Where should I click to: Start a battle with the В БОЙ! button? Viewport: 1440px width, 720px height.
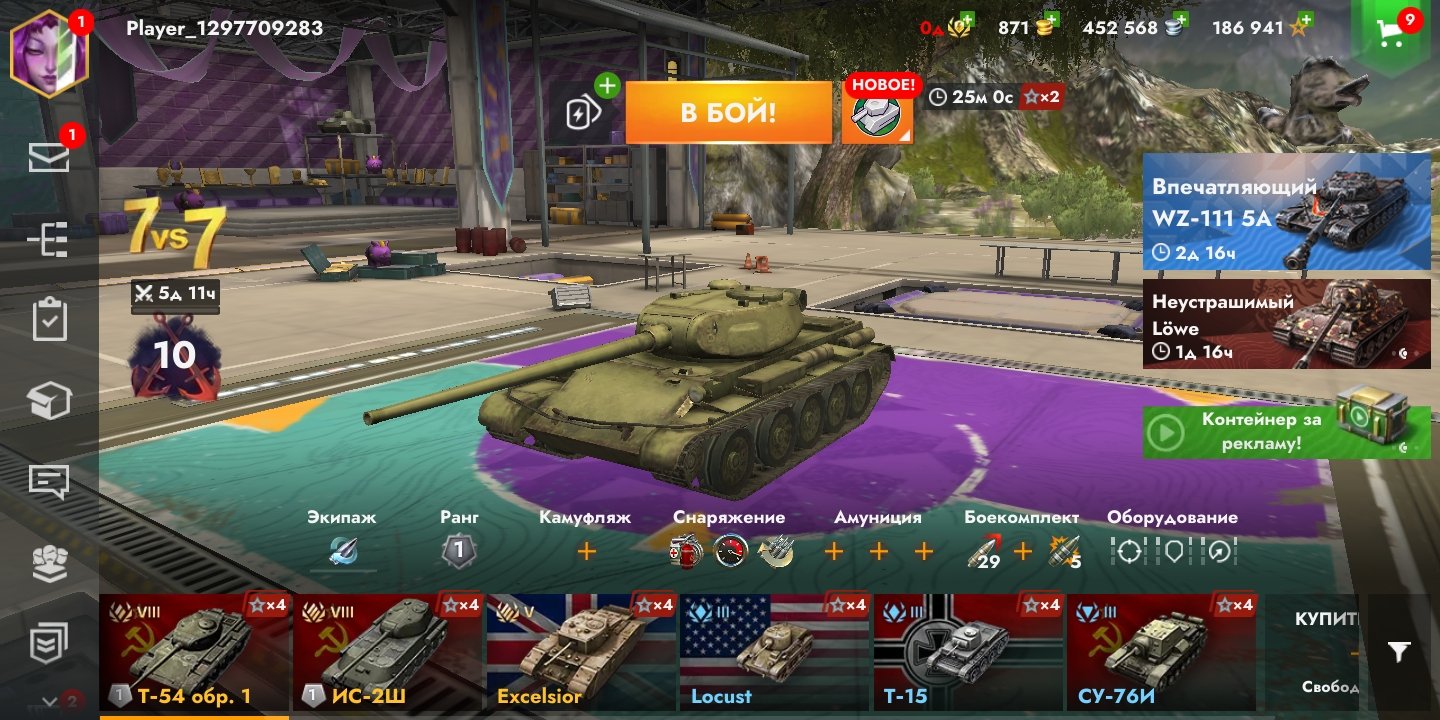[728, 112]
